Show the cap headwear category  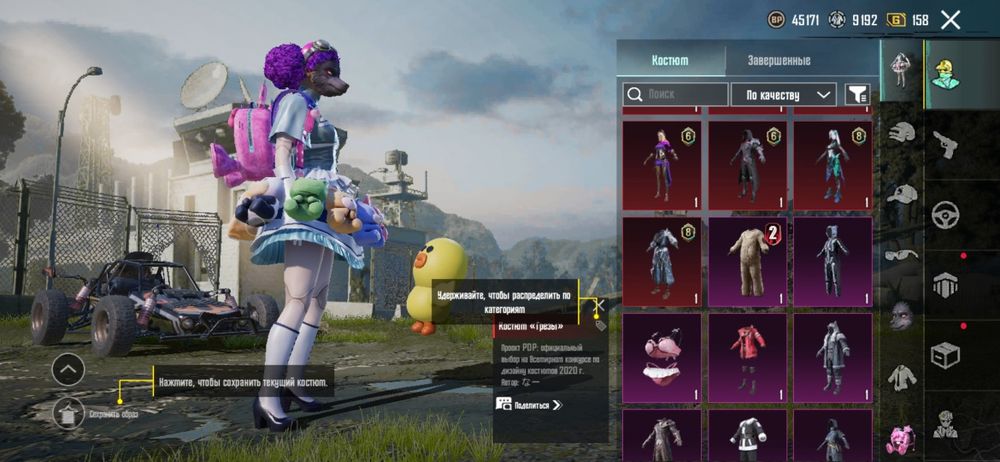(x=902, y=194)
